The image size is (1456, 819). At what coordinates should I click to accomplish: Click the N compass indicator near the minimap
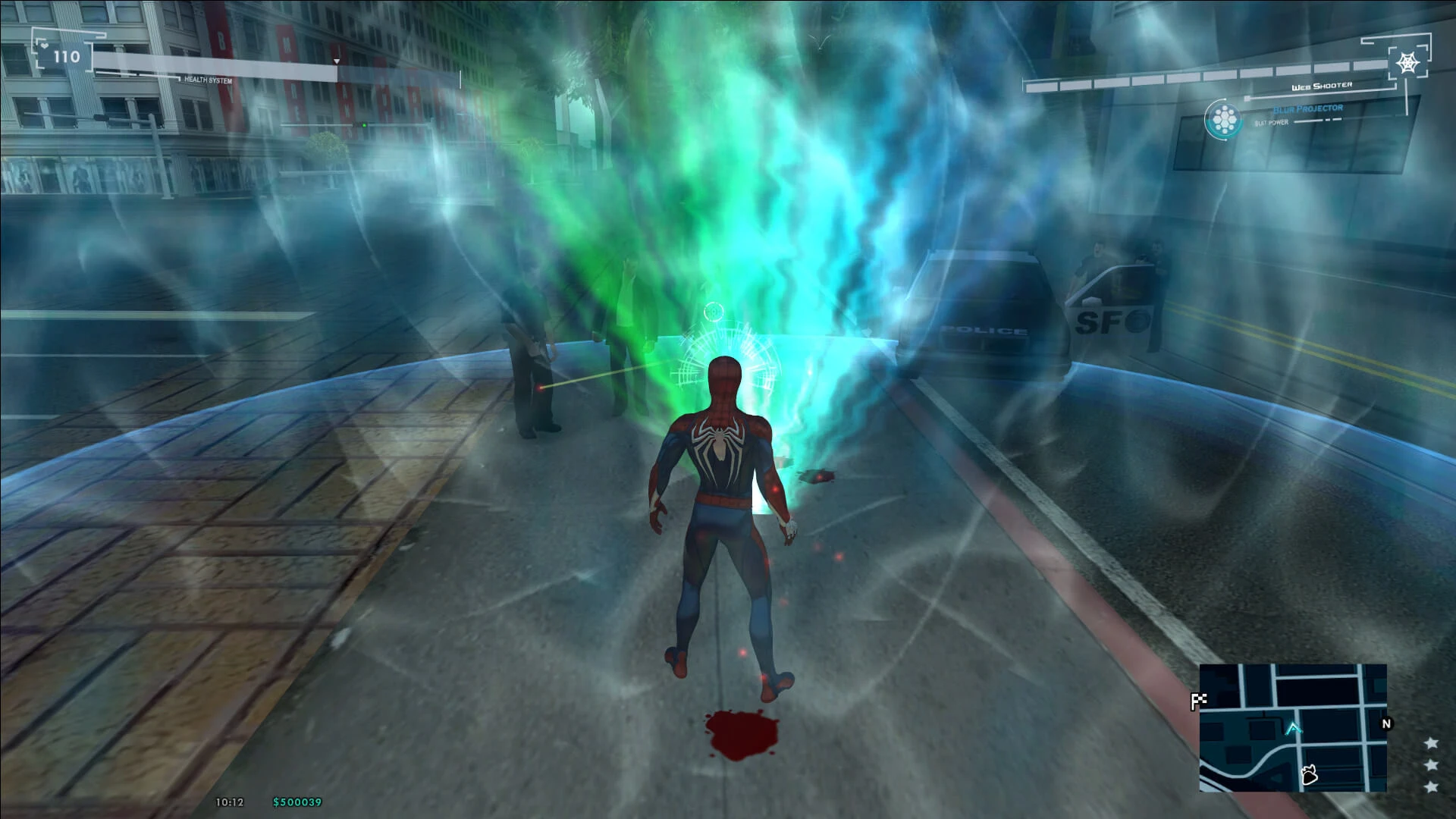click(x=1388, y=723)
